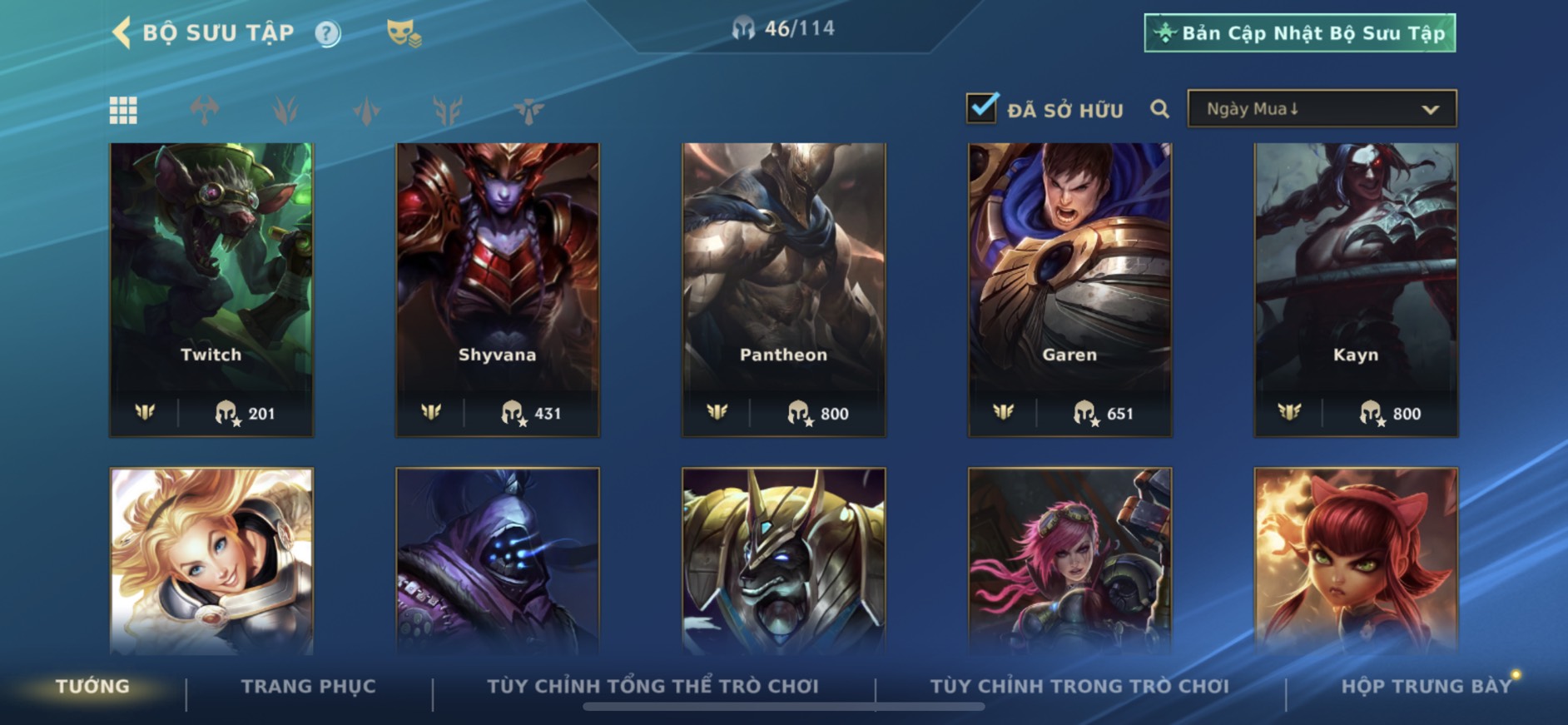Image resolution: width=1568 pixels, height=725 pixels.
Task: Open the champion search magnifier
Action: pyautogui.click(x=1159, y=109)
